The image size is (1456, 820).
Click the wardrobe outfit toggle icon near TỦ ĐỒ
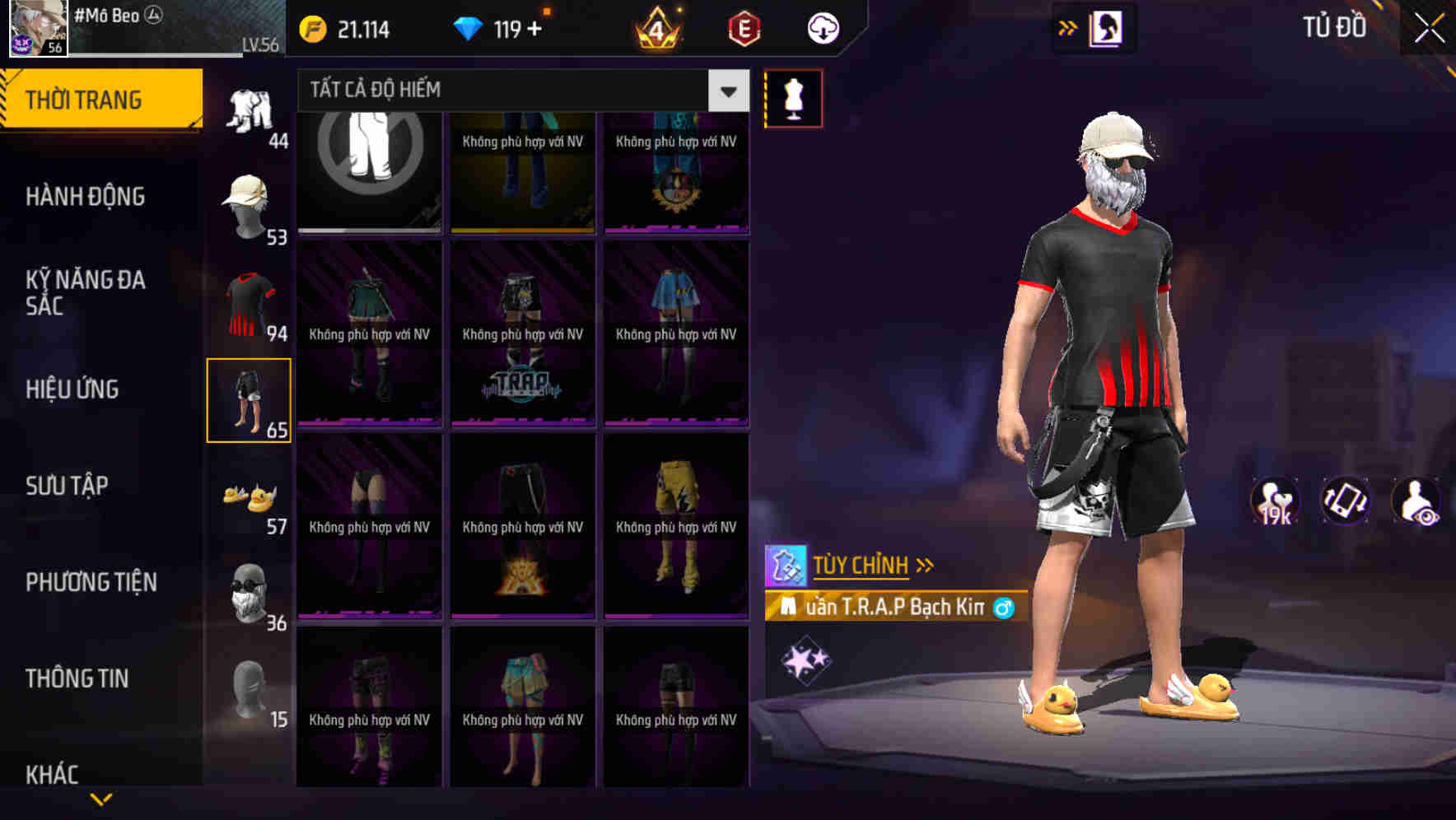1105,27
